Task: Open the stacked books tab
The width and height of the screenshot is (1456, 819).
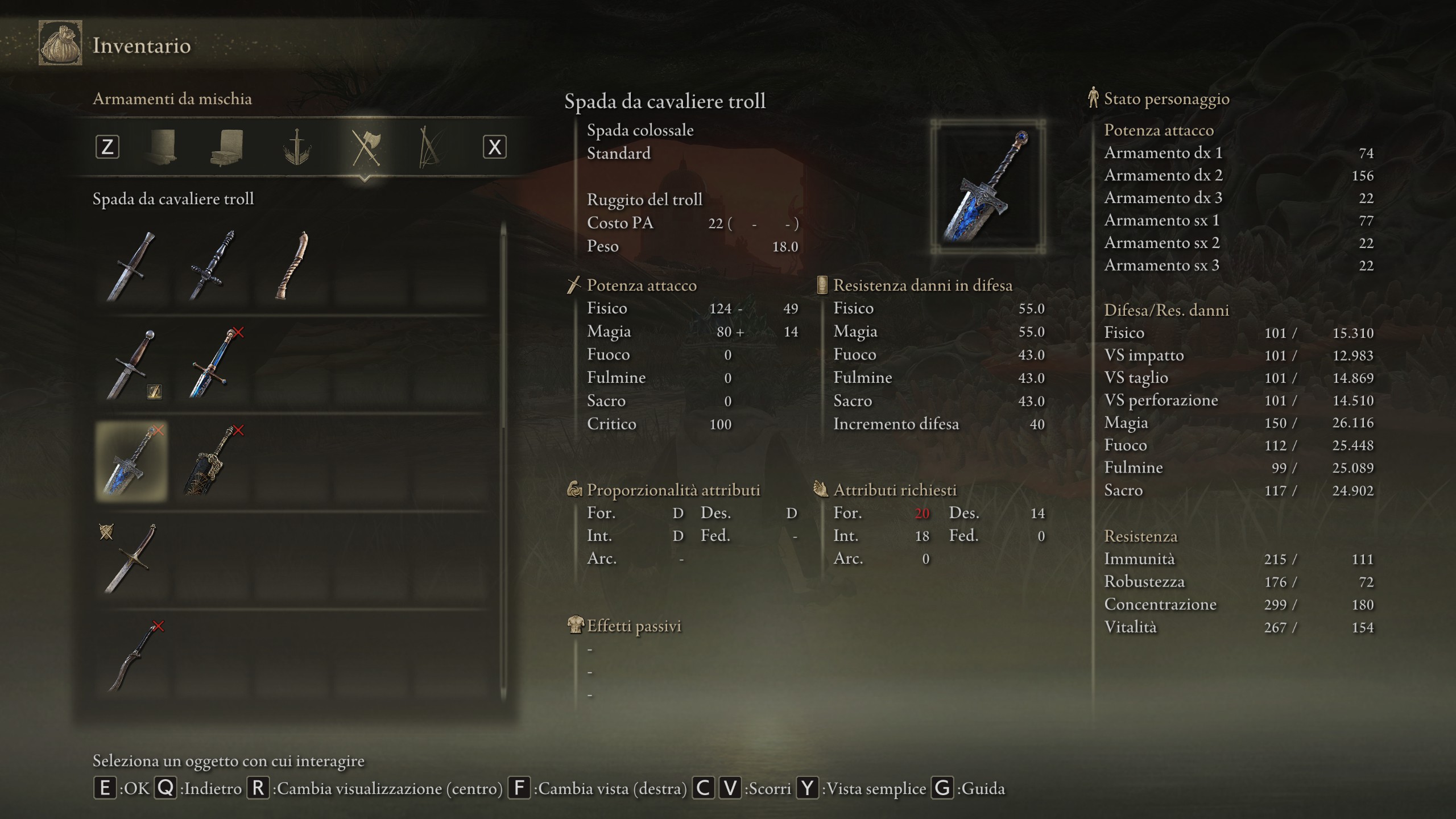Action: (227, 147)
